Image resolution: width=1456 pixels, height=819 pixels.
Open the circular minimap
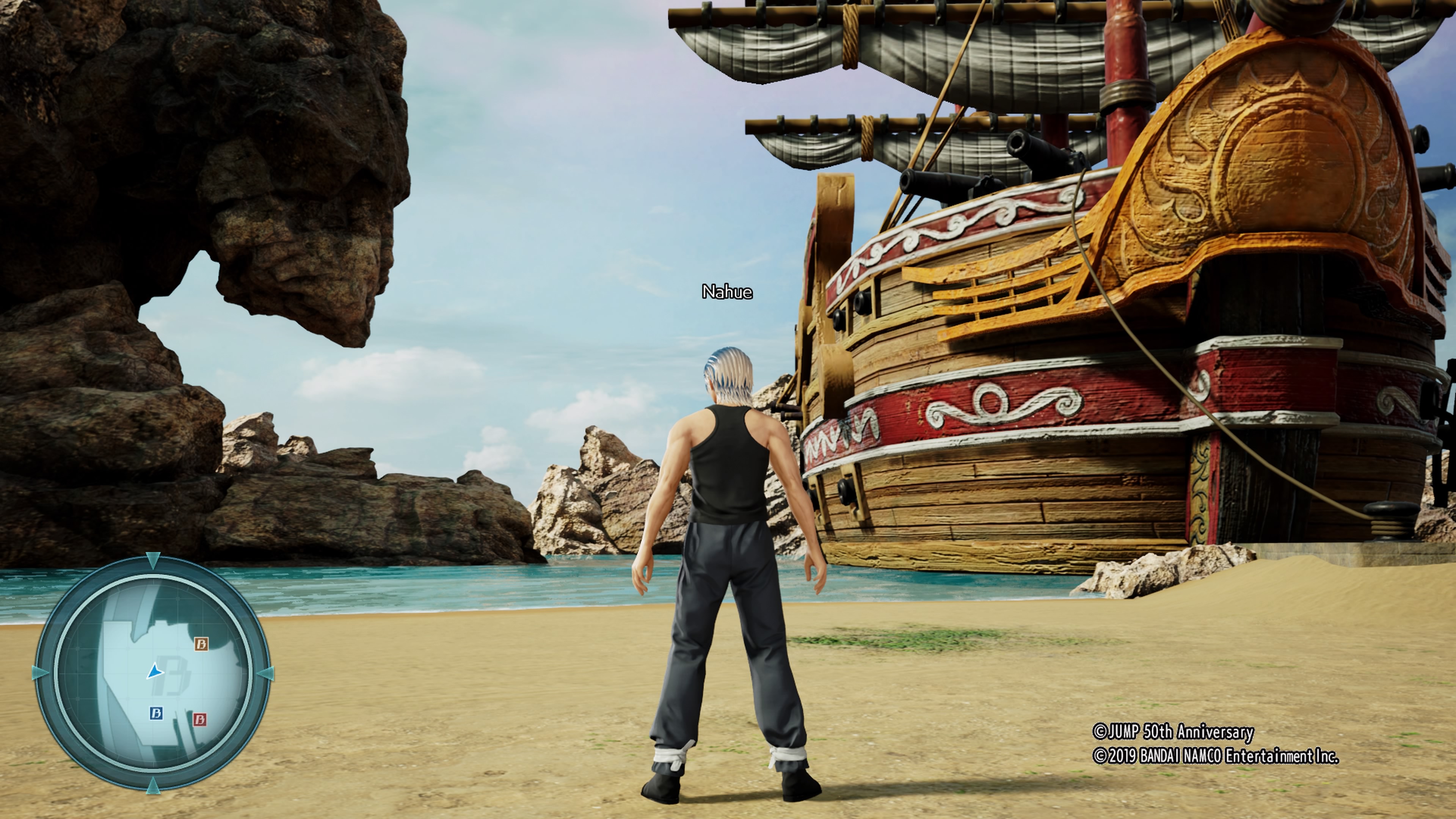coord(152,673)
